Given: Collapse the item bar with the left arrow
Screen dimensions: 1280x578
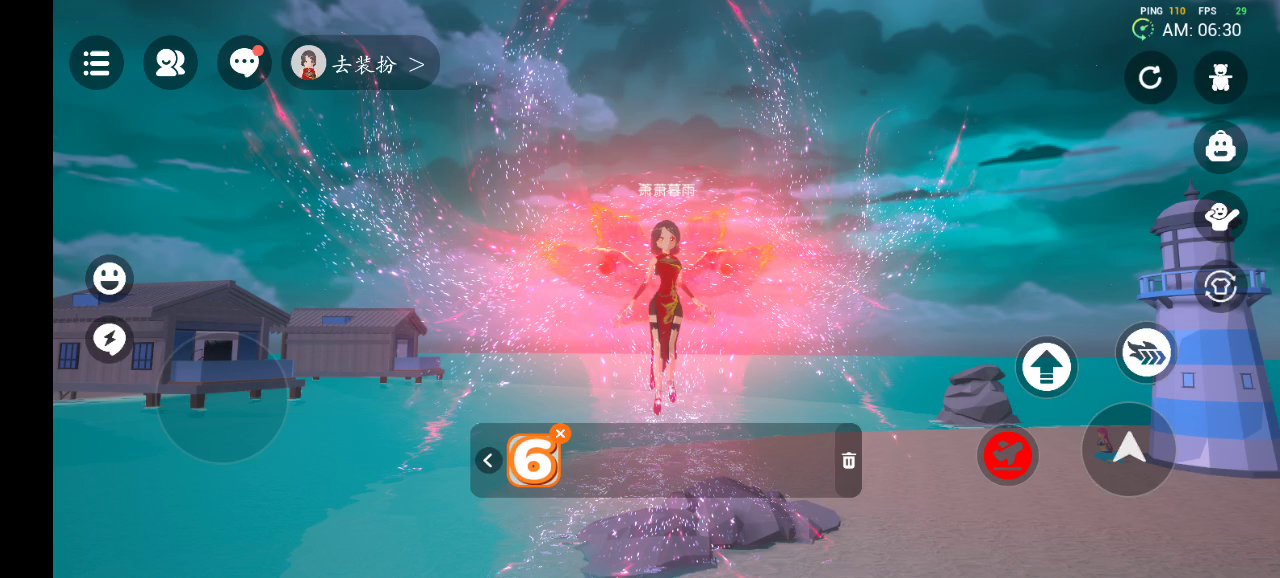Looking at the screenshot, I should pos(488,460).
